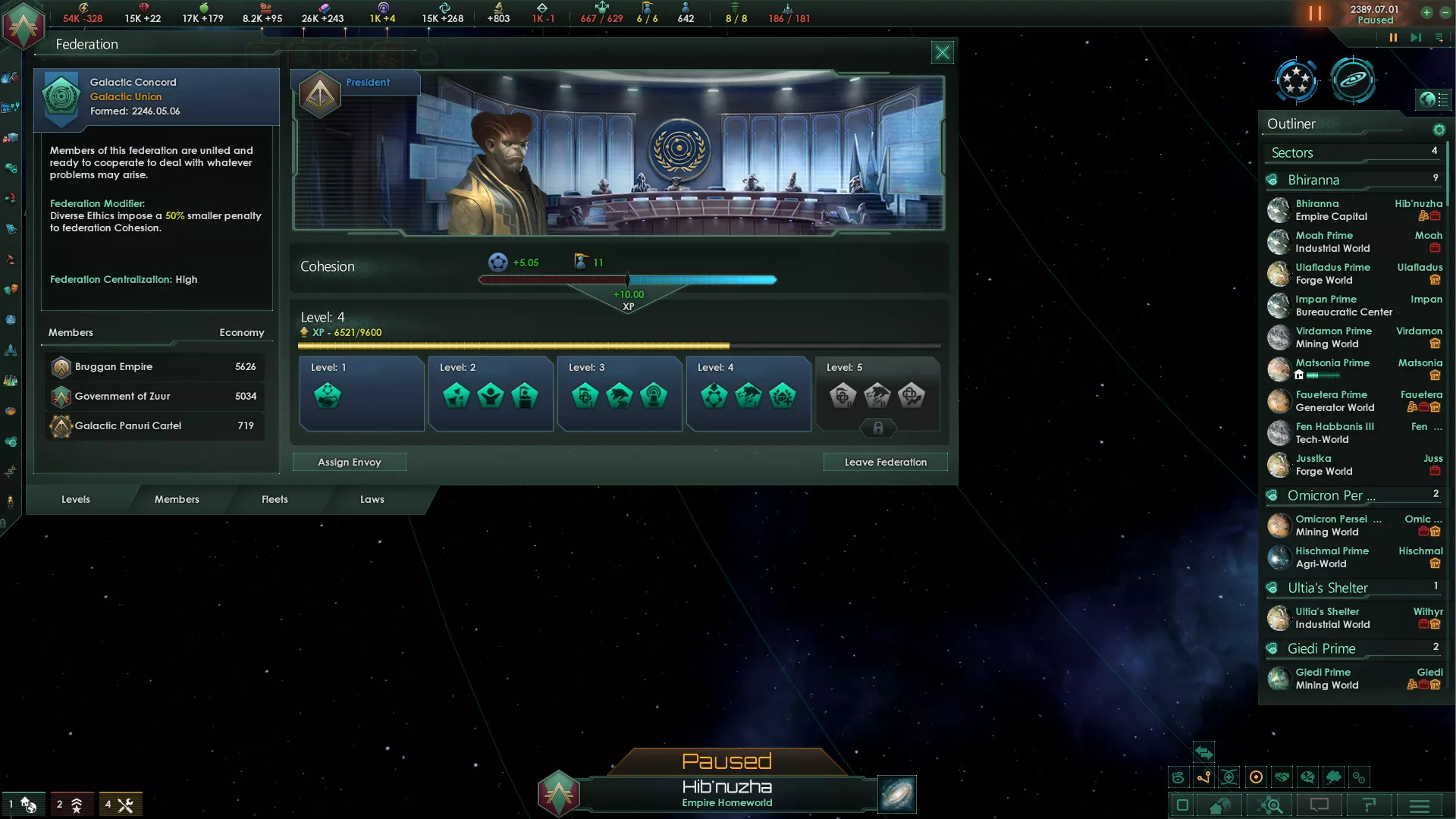Click the empire emblem flag
The width and height of the screenshot is (1456, 819).
coord(24,25)
